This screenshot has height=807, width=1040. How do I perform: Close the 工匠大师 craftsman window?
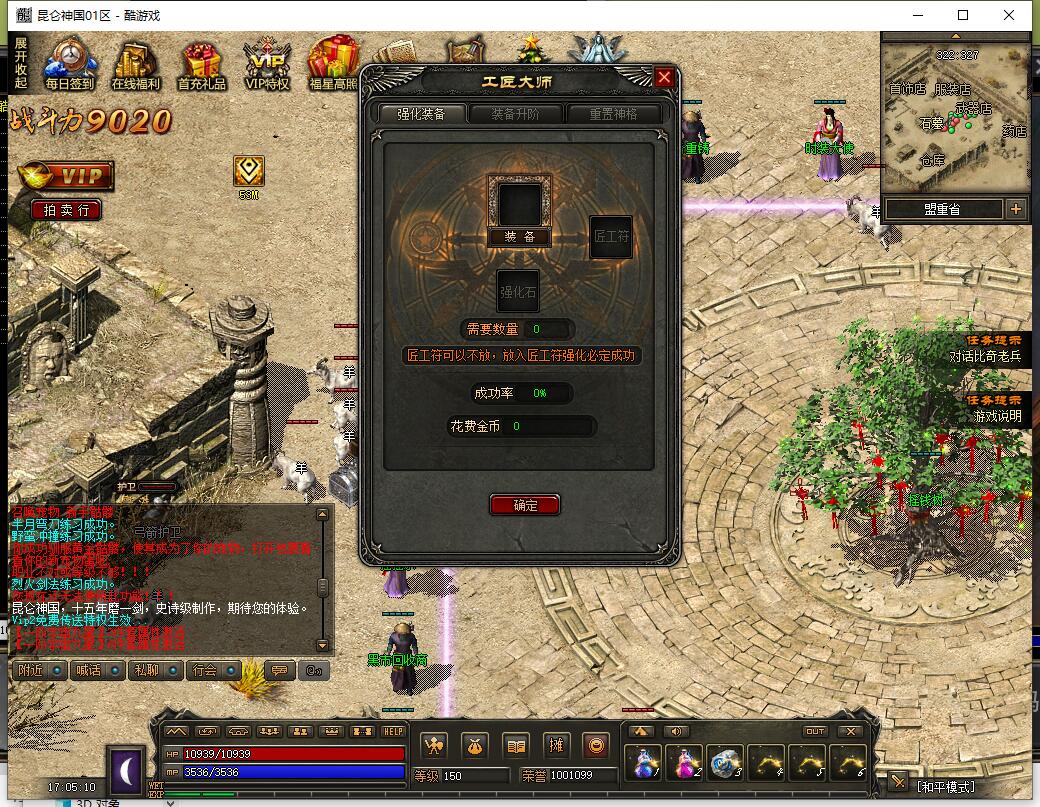[664, 78]
